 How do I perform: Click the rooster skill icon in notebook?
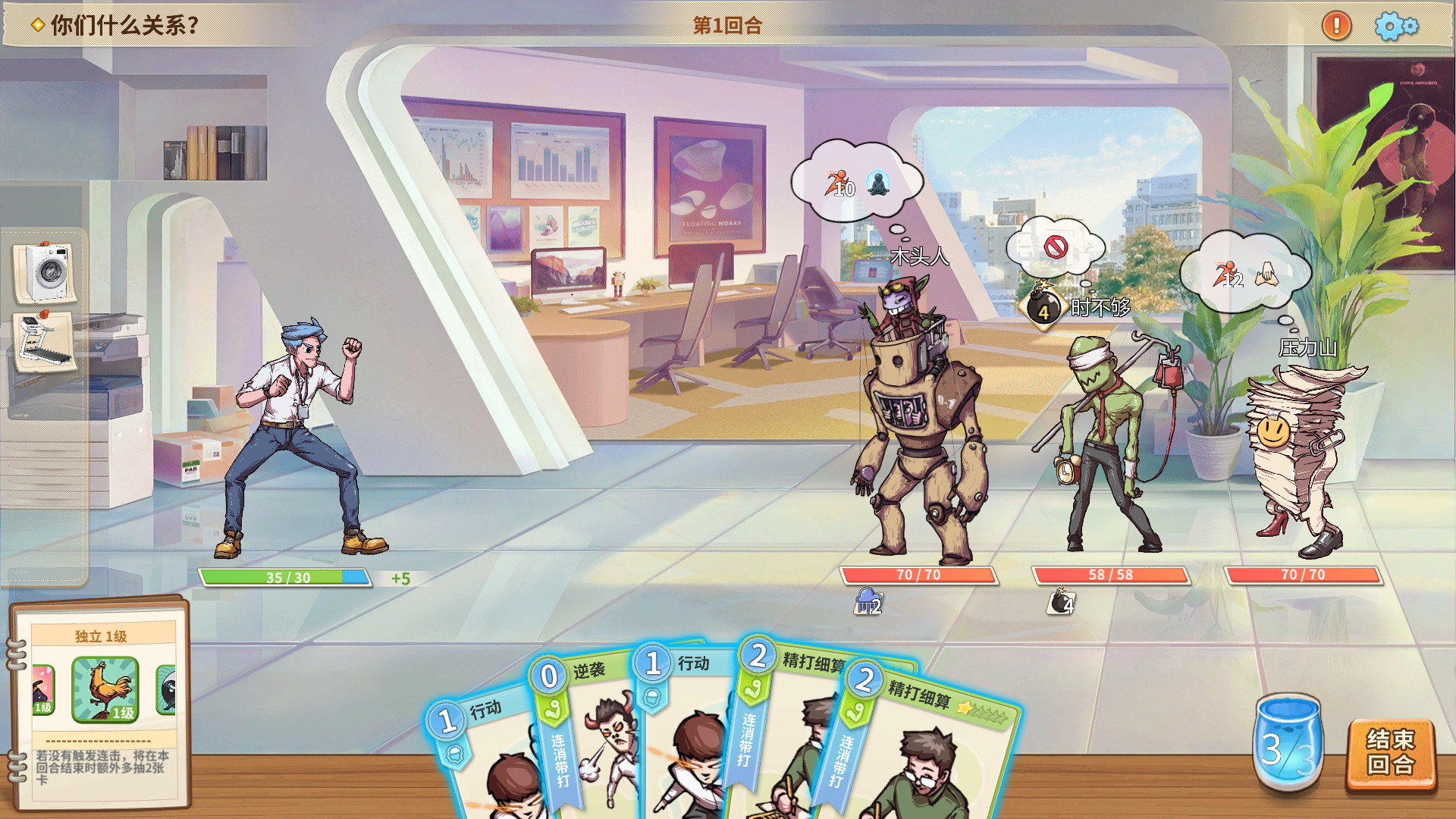point(105,689)
